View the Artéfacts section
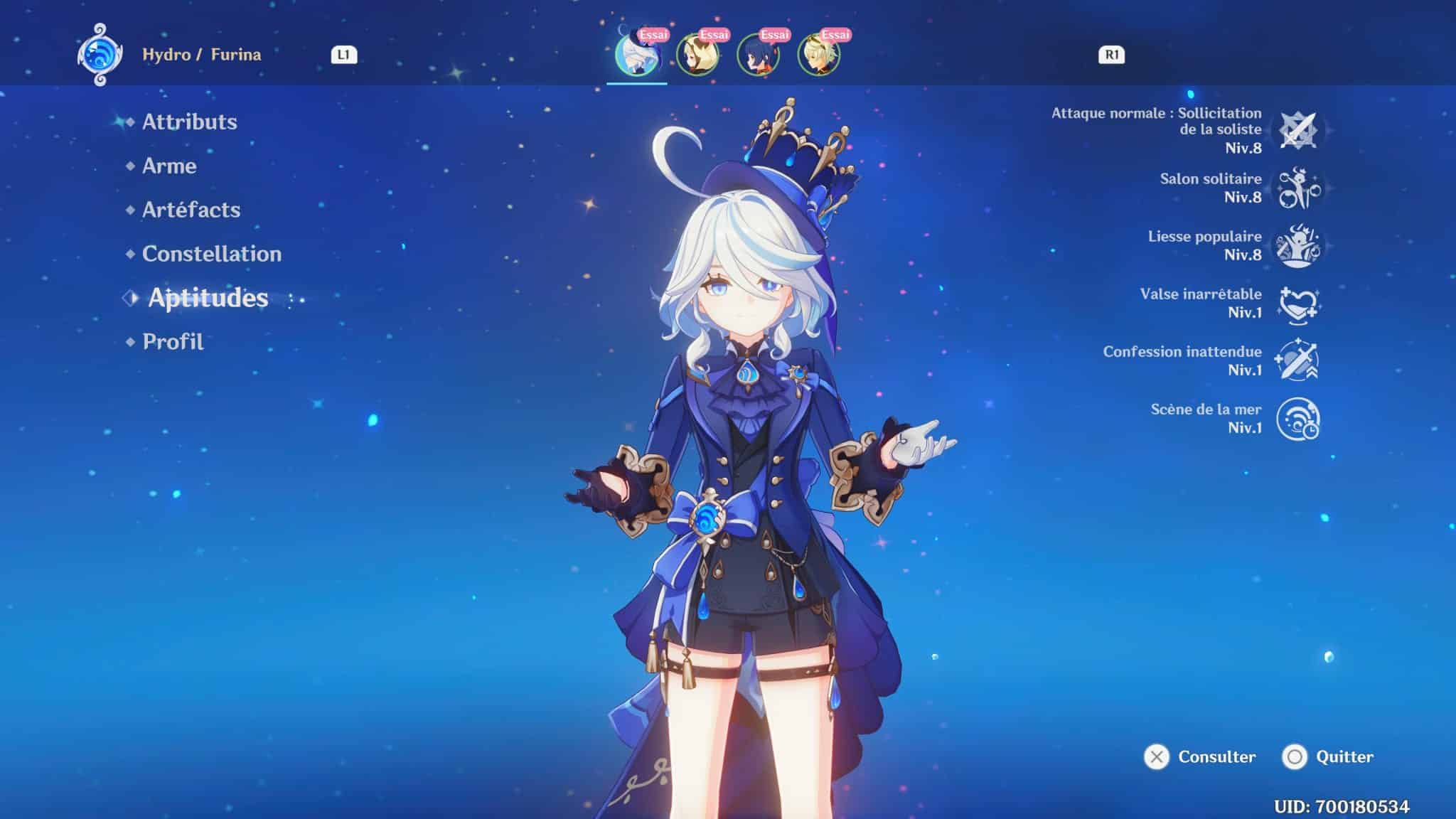Viewport: 1456px width, 819px height. click(x=191, y=209)
